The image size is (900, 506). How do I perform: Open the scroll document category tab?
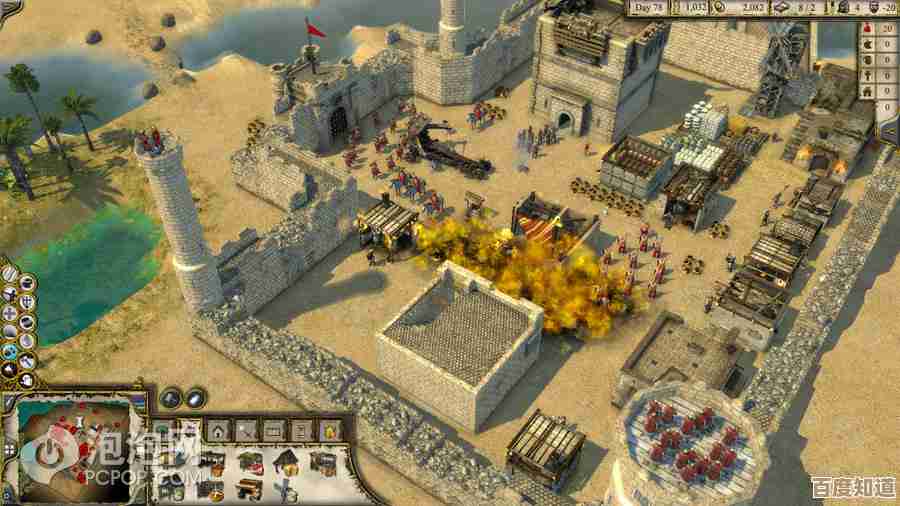[301, 430]
